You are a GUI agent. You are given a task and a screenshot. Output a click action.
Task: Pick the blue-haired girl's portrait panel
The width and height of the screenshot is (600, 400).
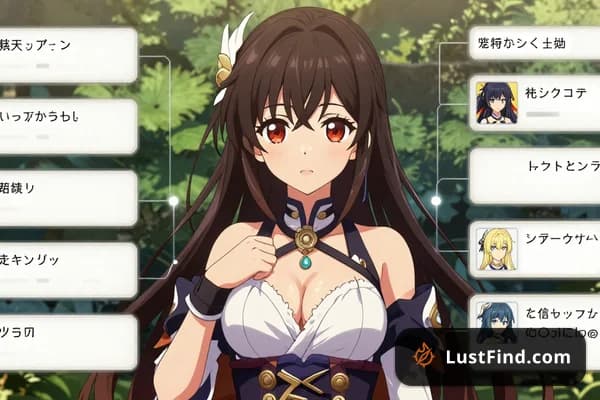tap(497, 320)
